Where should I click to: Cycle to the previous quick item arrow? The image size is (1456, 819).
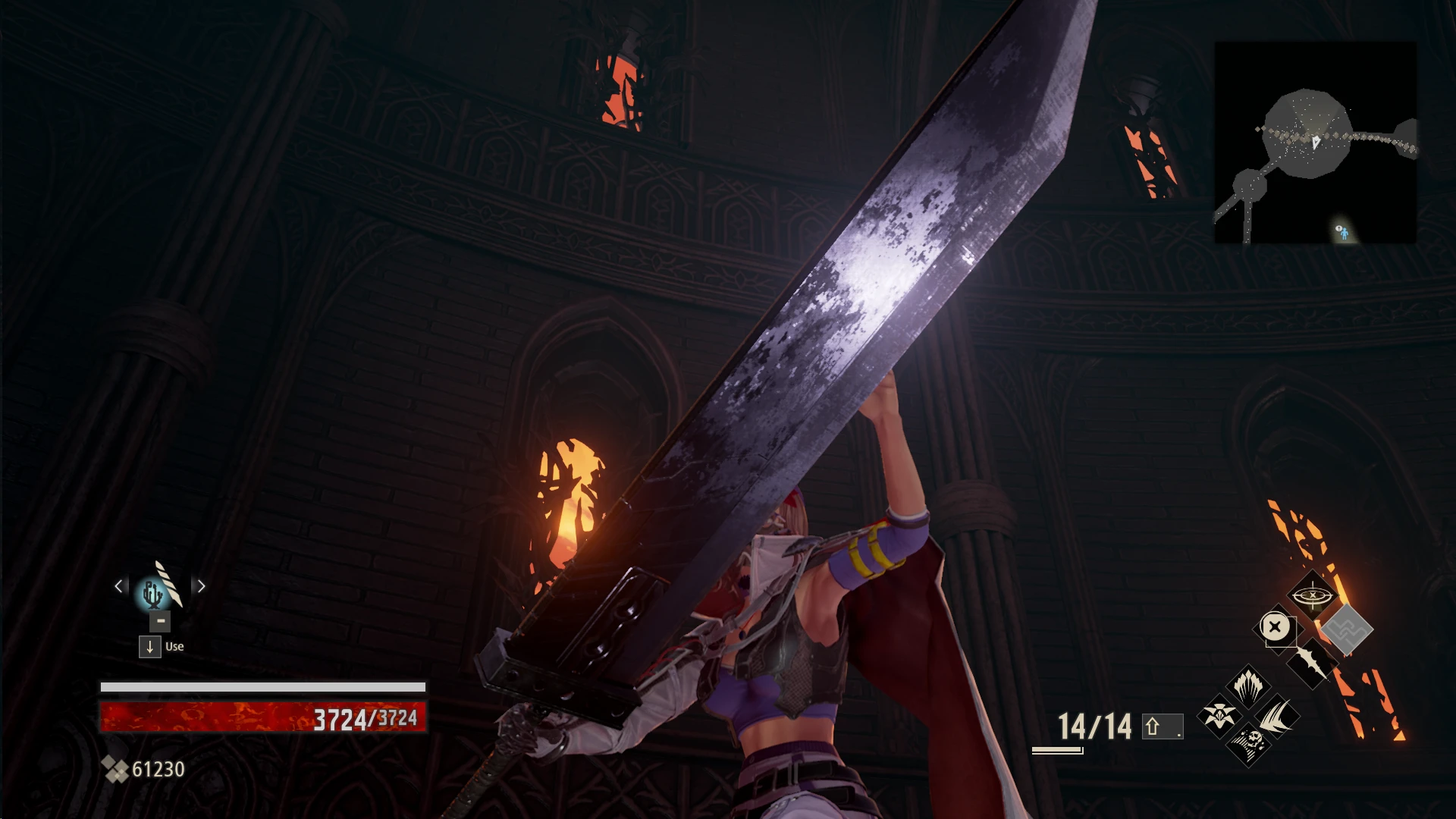pyautogui.click(x=119, y=586)
